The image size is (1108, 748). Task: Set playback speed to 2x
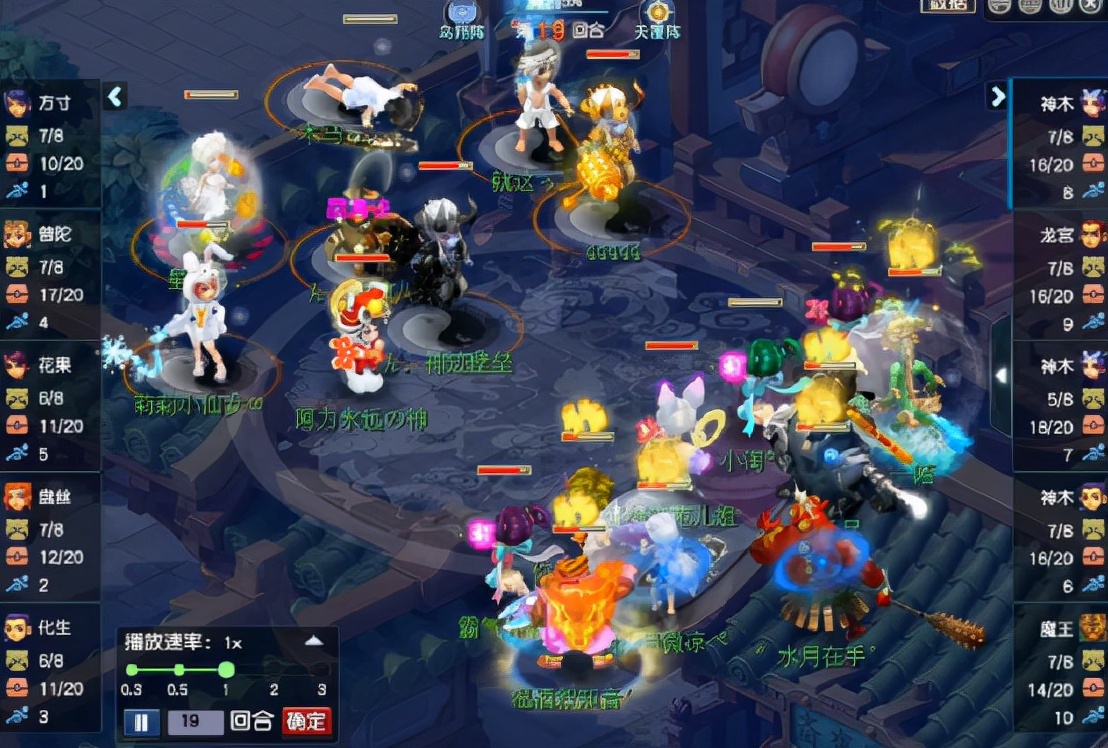pyautogui.click(x=274, y=670)
